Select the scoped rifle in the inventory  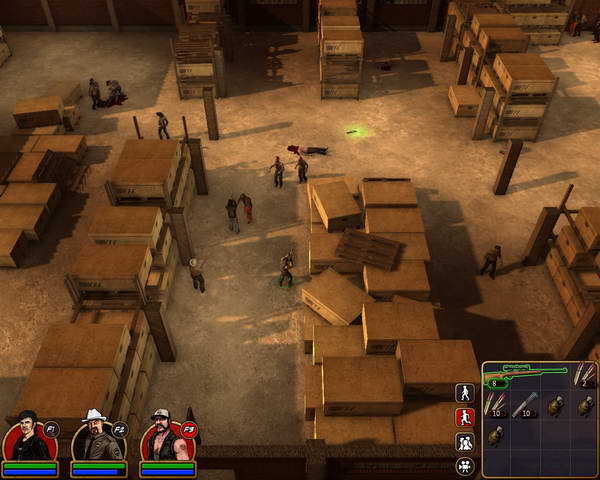[525, 375]
